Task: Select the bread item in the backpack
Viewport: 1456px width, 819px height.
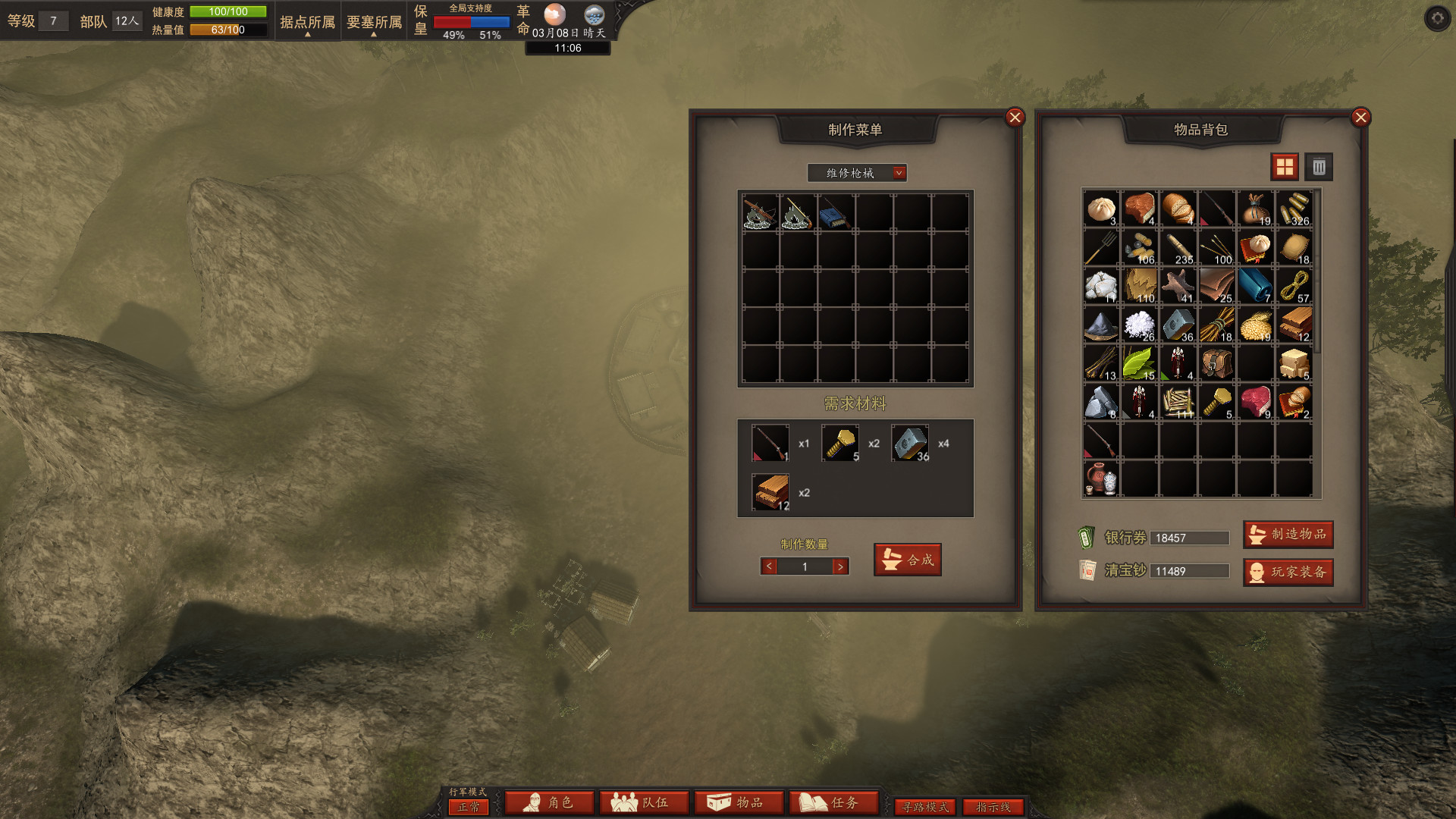Action: coord(1178,210)
